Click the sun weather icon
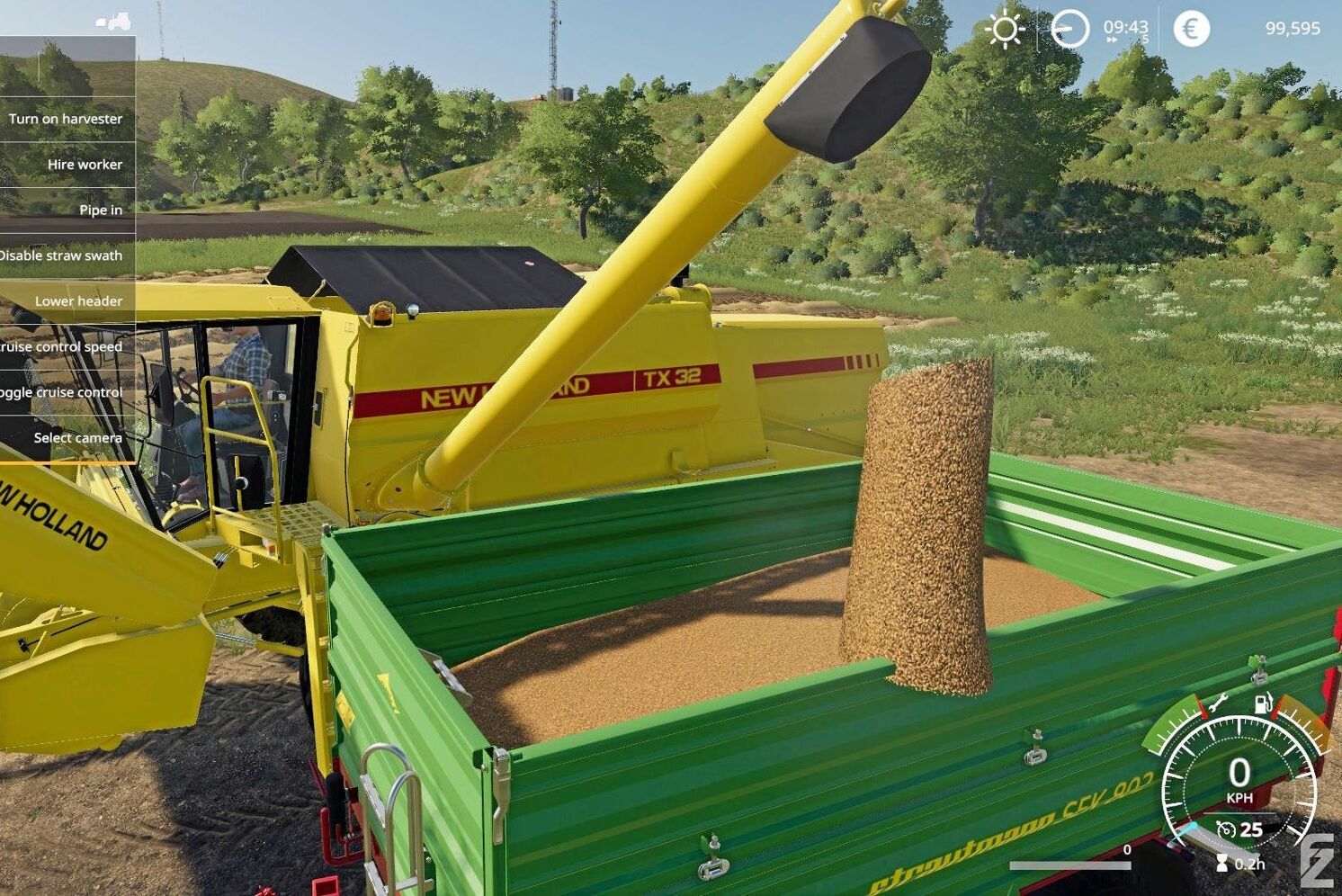 tap(1005, 29)
